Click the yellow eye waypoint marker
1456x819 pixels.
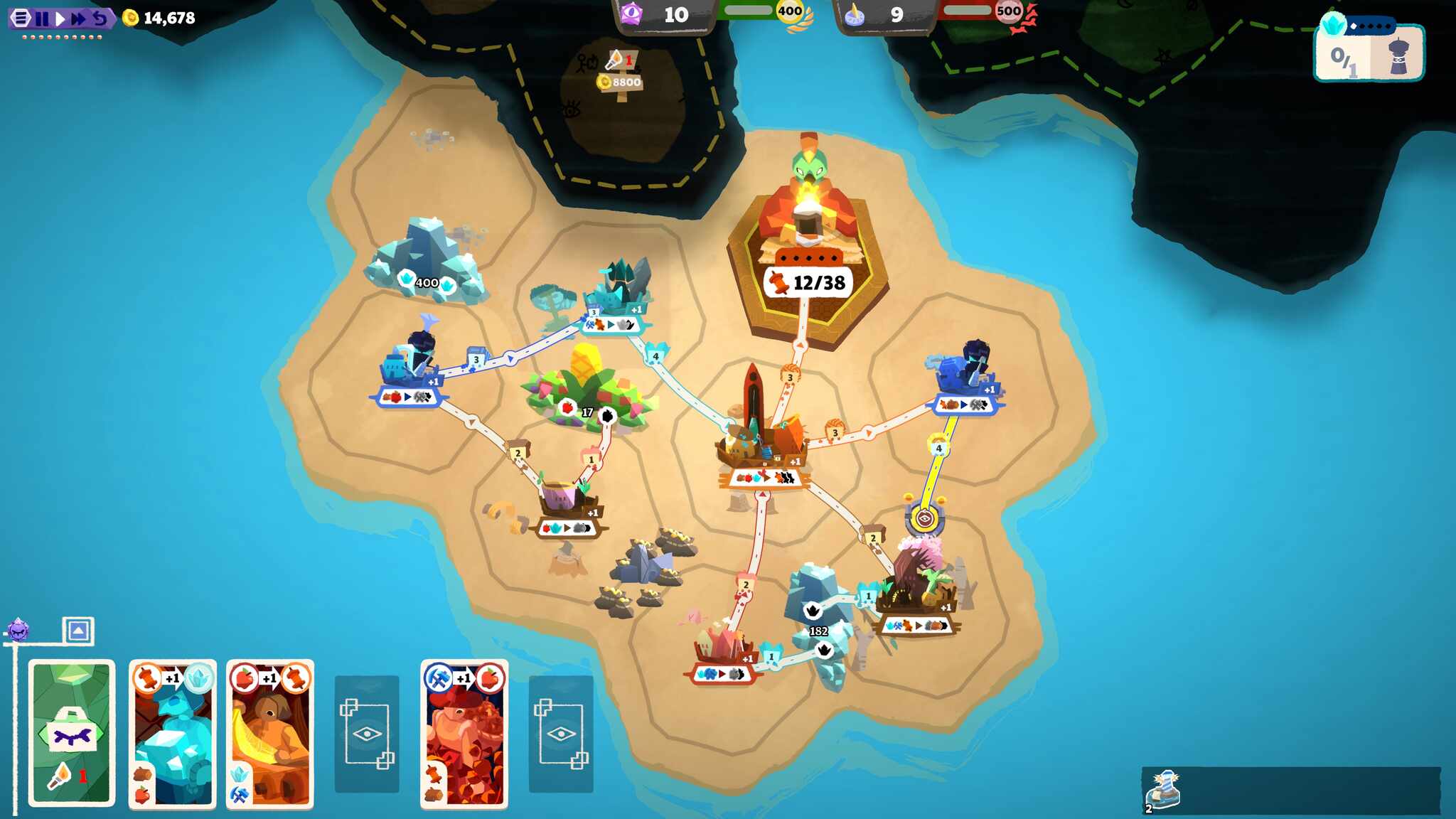(924, 519)
